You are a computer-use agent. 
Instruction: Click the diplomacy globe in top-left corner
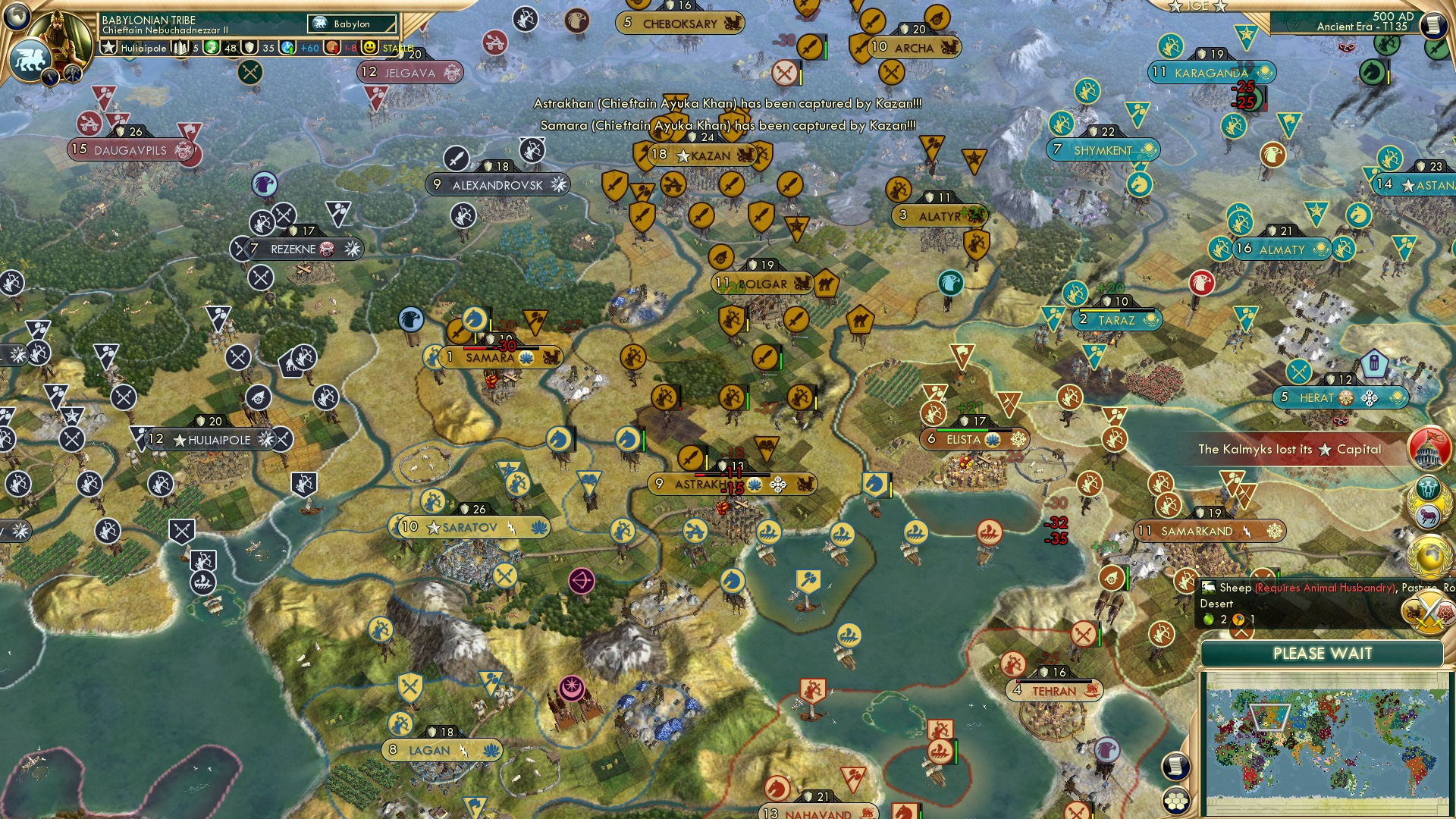[x=15, y=17]
